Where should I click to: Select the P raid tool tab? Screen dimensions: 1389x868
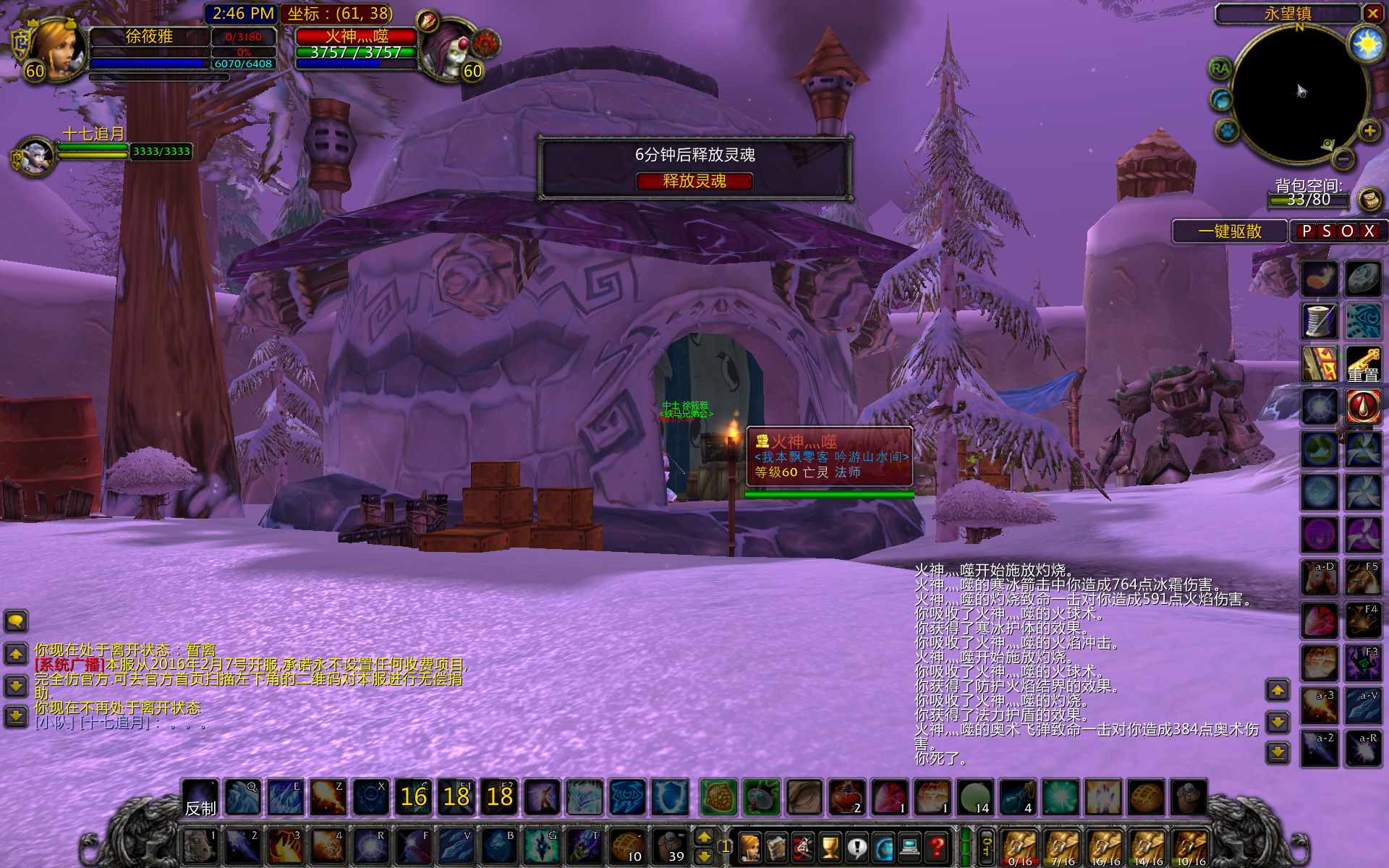[x=1306, y=231]
